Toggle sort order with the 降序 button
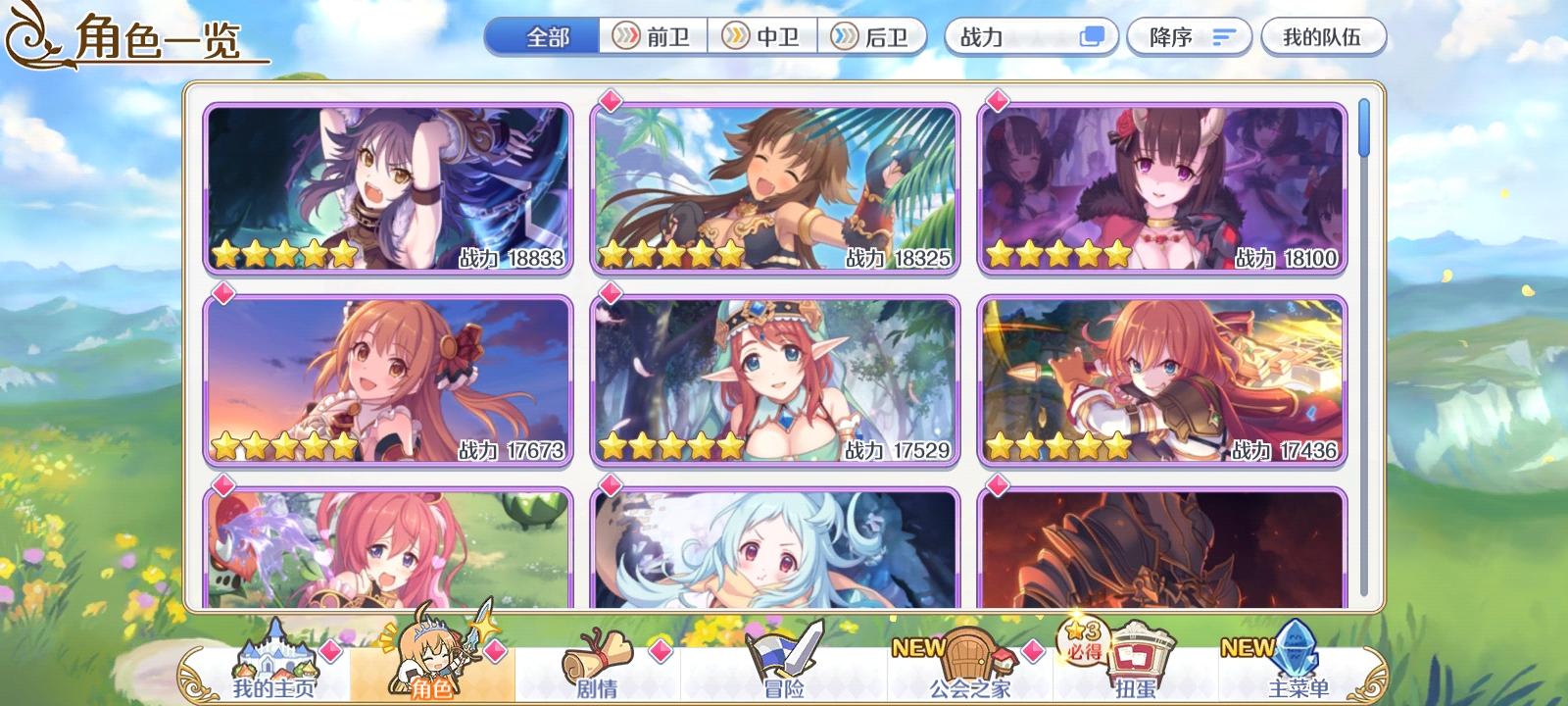This screenshot has width=1568, height=706. [x=1189, y=35]
